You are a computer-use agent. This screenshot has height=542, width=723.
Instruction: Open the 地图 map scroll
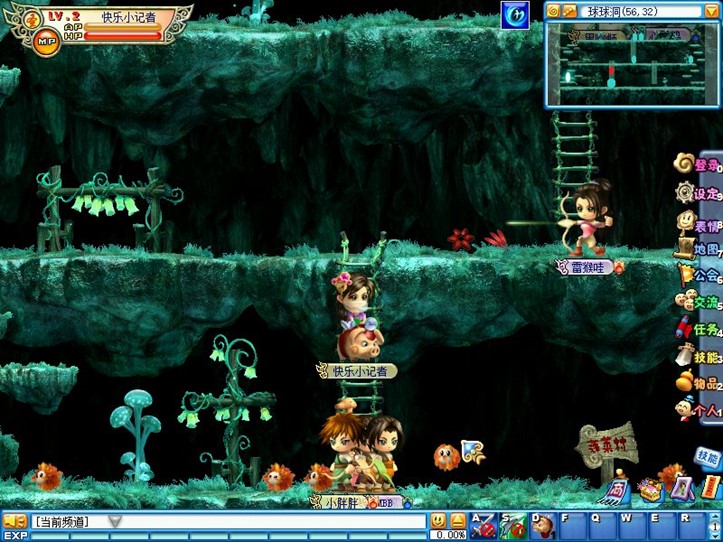coord(696,248)
